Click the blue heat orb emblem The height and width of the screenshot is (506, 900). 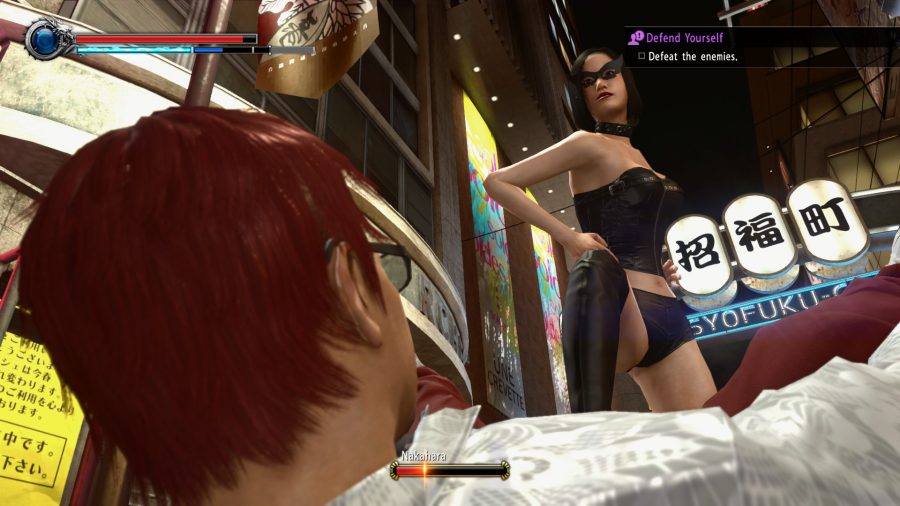pyautogui.click(x=46, y=40)
